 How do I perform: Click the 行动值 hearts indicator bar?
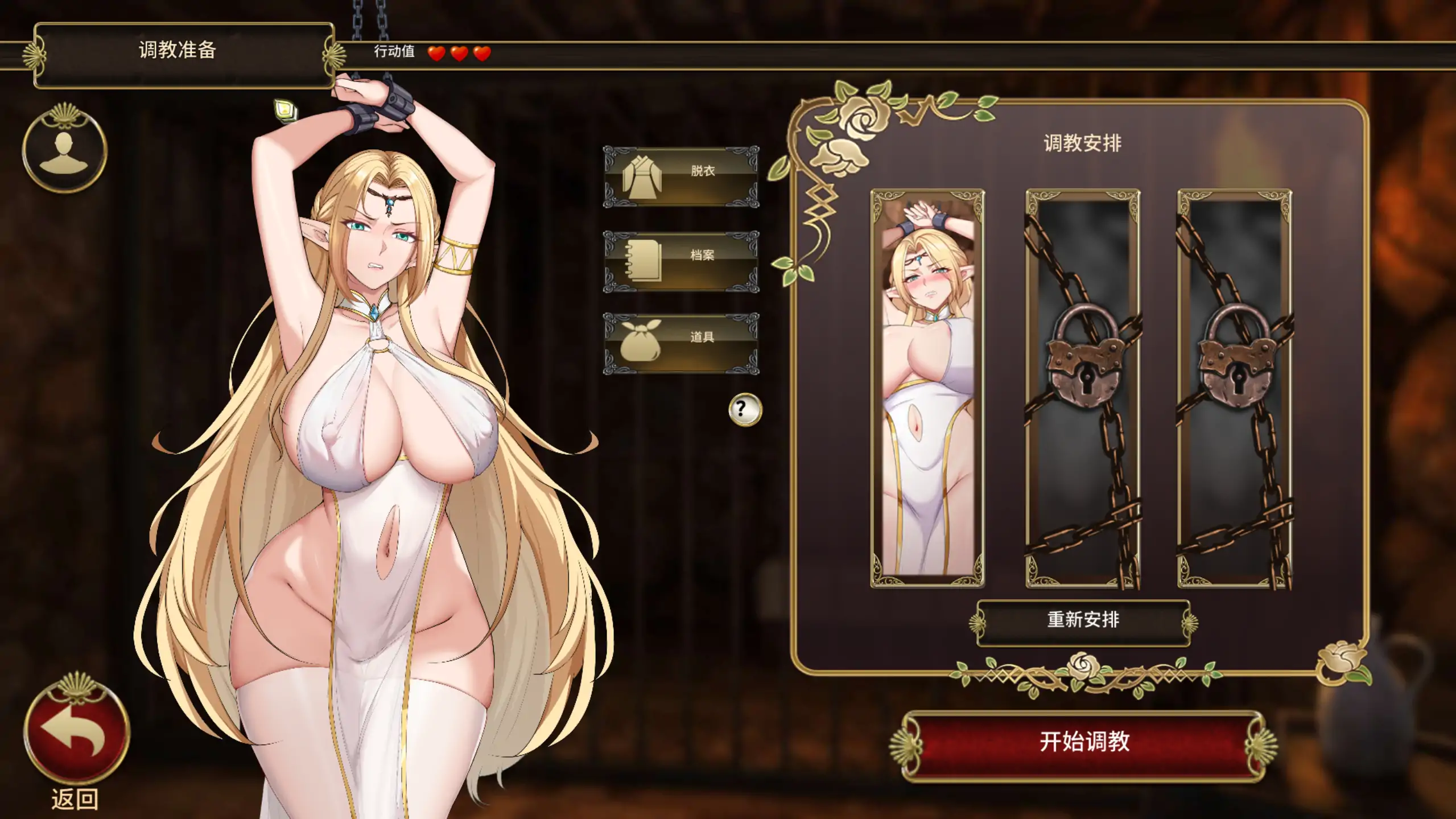click(438, 55)
